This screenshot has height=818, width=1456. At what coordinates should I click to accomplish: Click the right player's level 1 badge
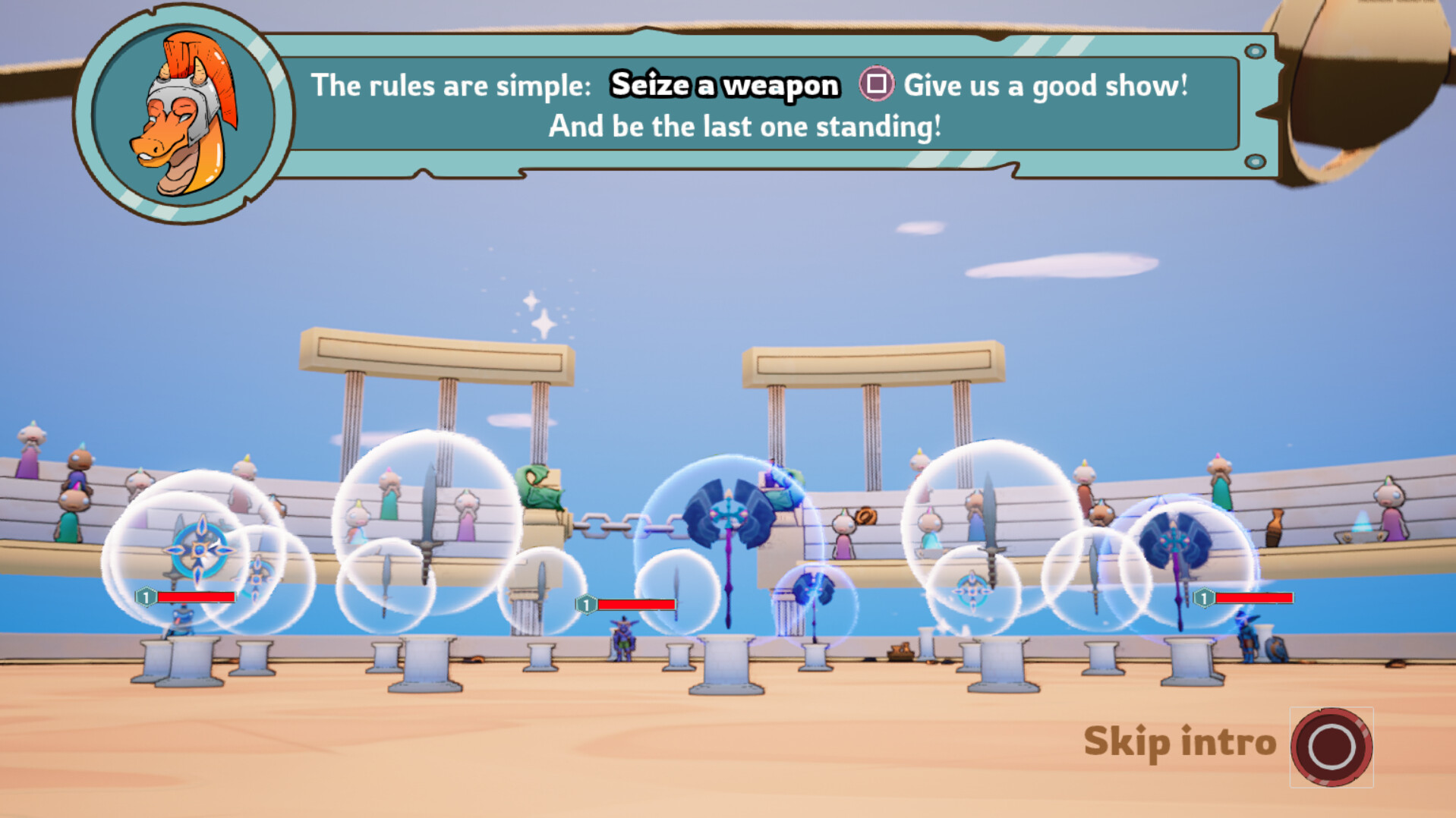(1205, 599)
